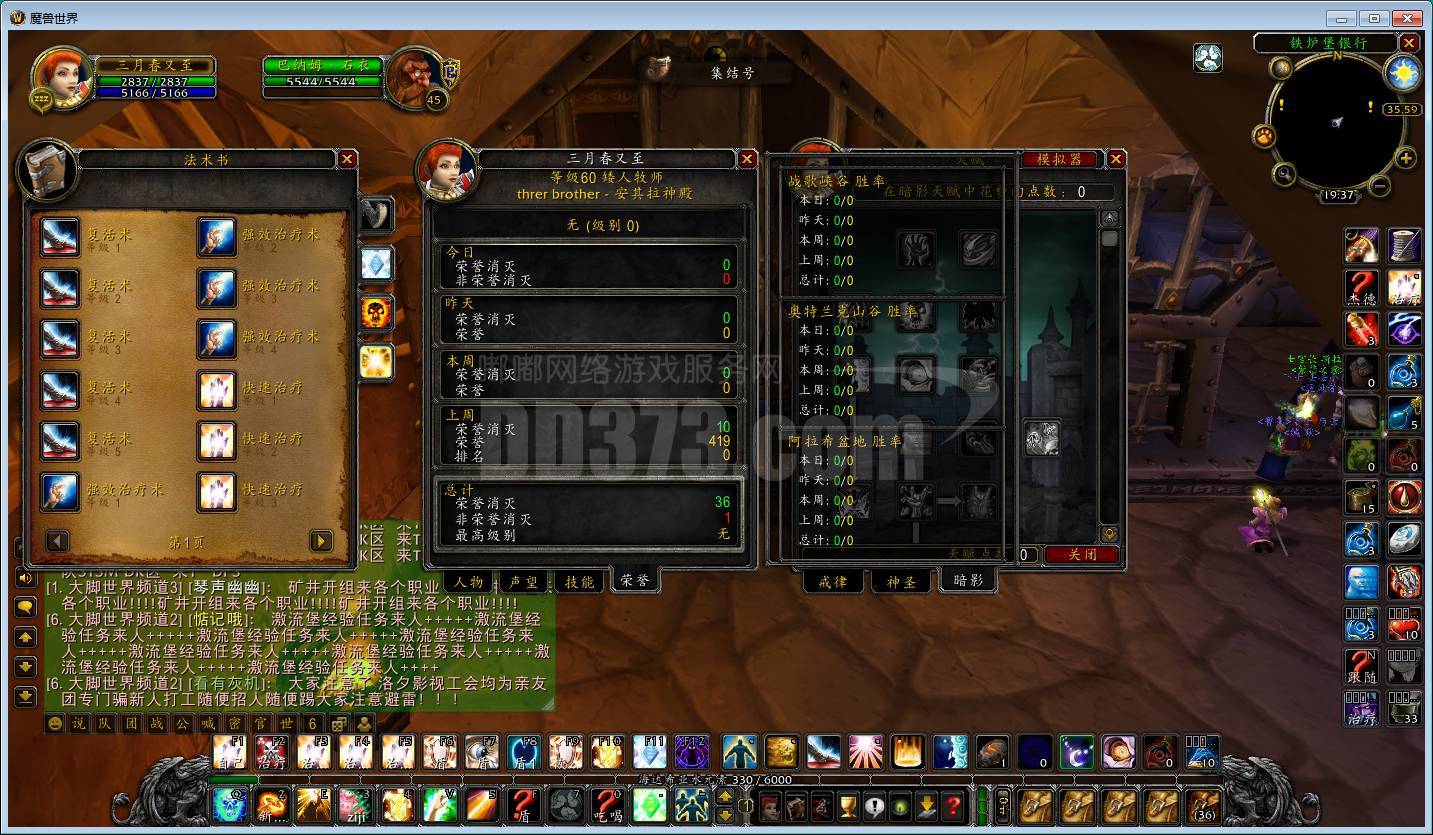
Task: Go to next spellbook page
Action: point(321,541)
